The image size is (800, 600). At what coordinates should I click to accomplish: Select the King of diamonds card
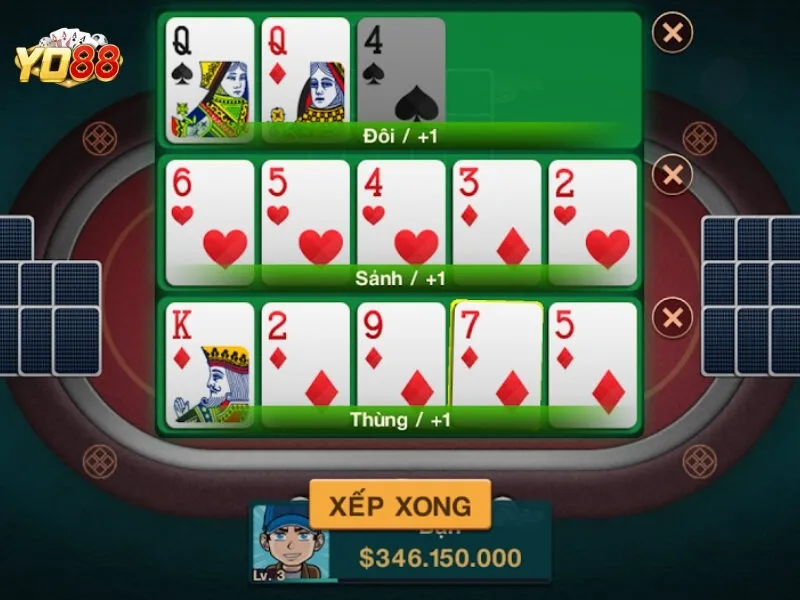pyautogui.click(x=210, y=360)
